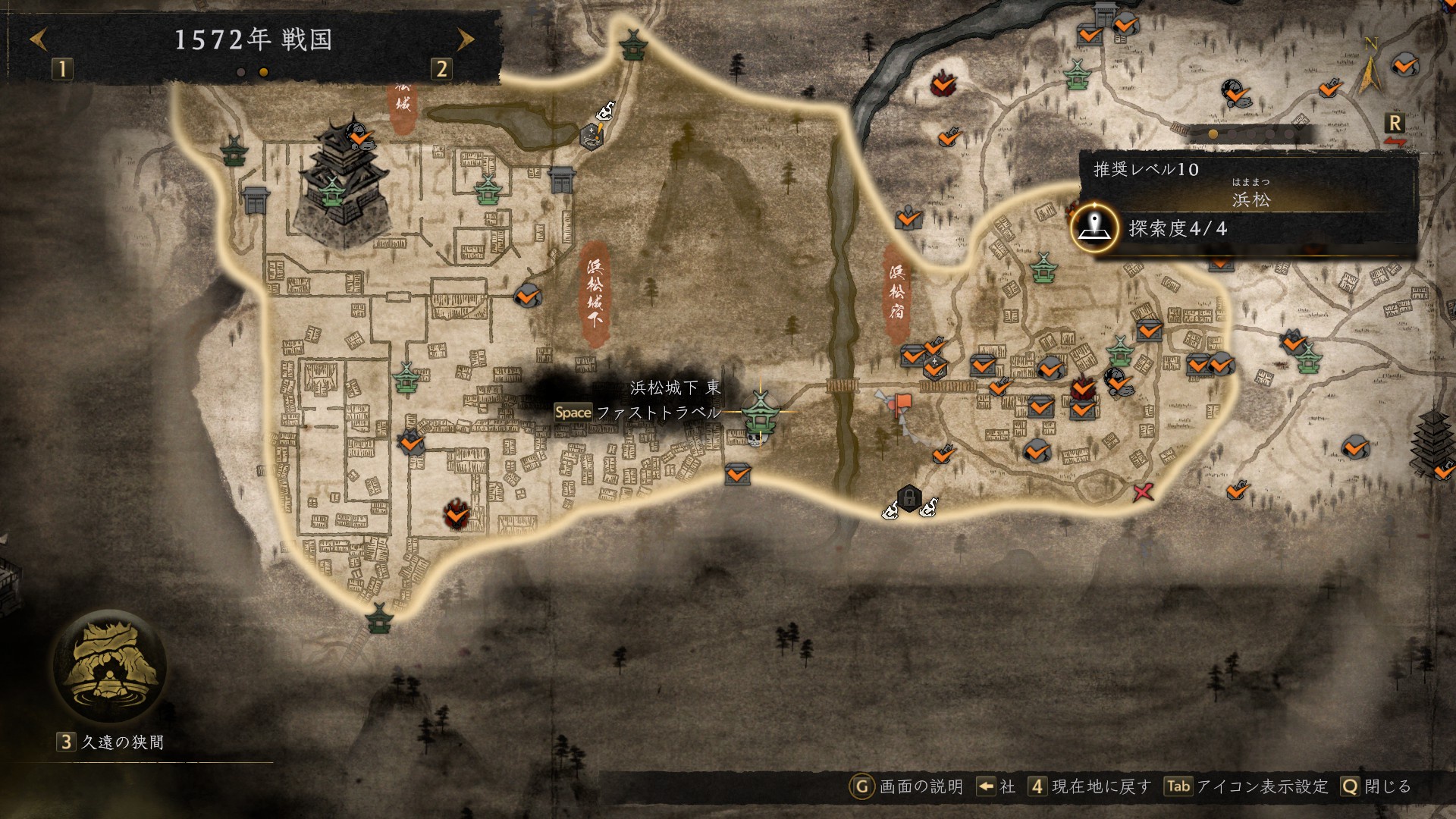Select the orange flag objective marker
This screenshot has height=819, width=1456.
pyautogui.click(x=902, y=404)
